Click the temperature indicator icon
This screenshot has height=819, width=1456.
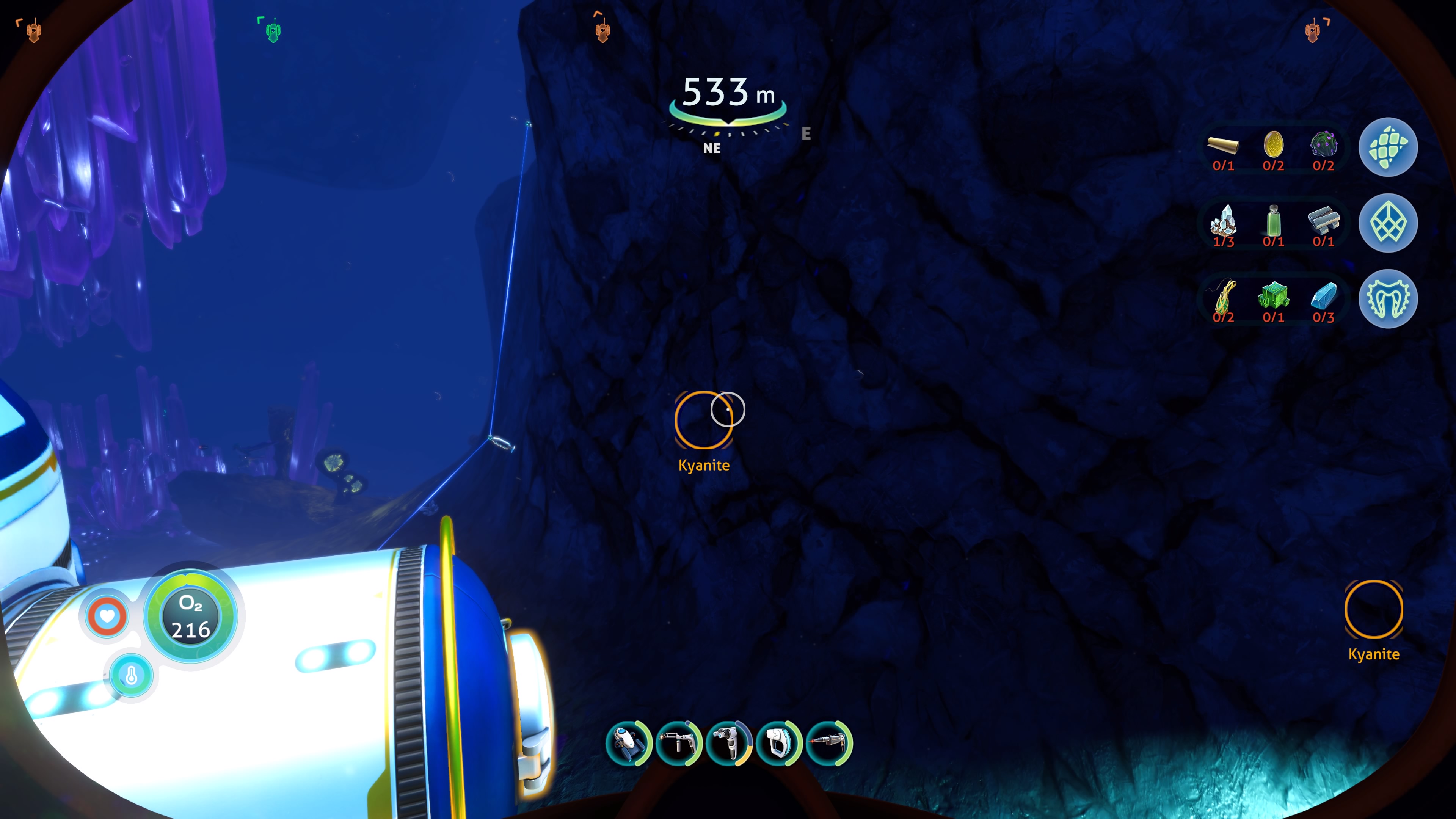[131, 675]
